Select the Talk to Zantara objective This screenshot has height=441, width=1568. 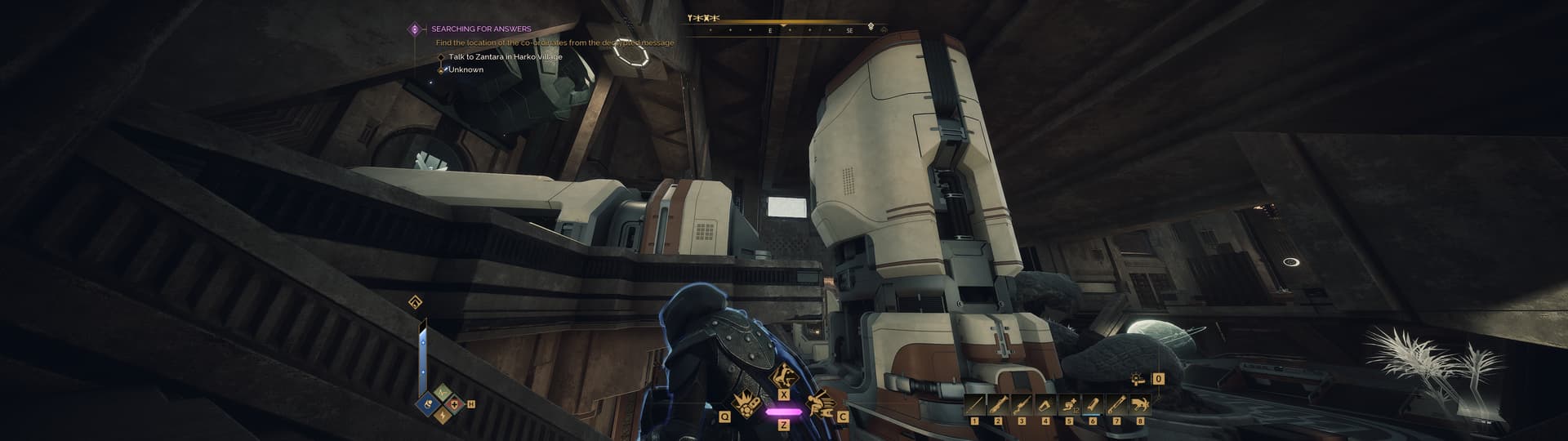point(505,56)
